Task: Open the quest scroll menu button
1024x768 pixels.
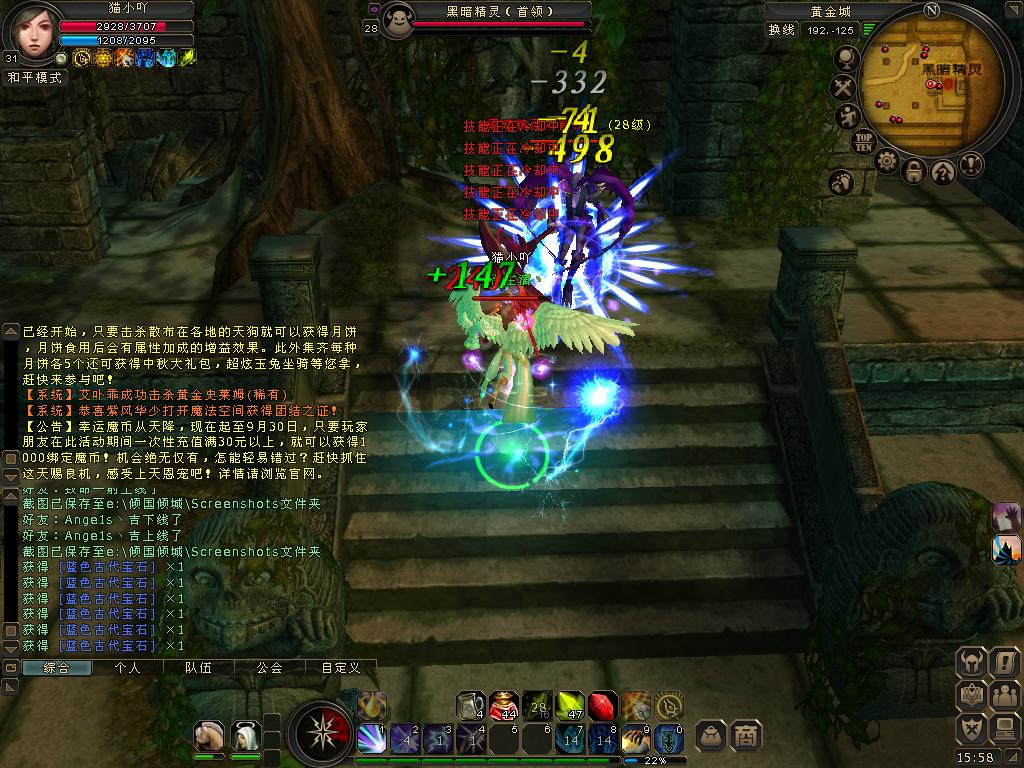Action: [1003, 661]
